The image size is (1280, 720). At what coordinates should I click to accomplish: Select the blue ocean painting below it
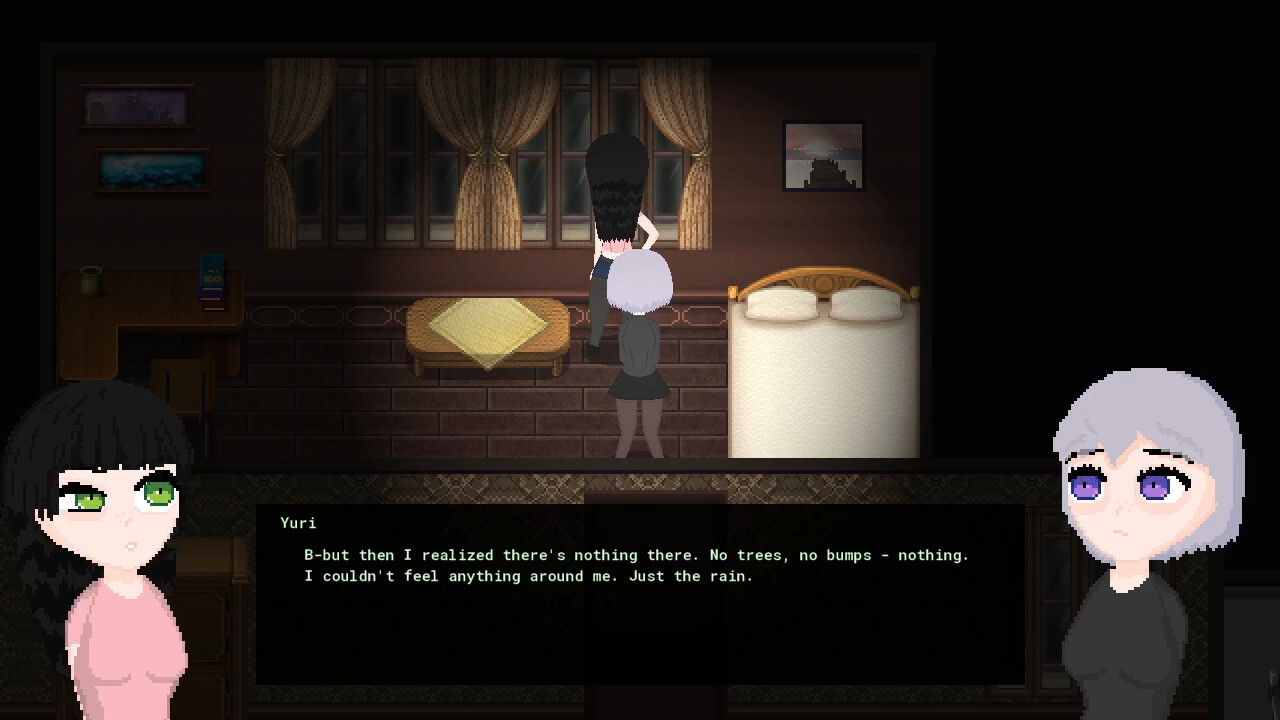point(152,170)
